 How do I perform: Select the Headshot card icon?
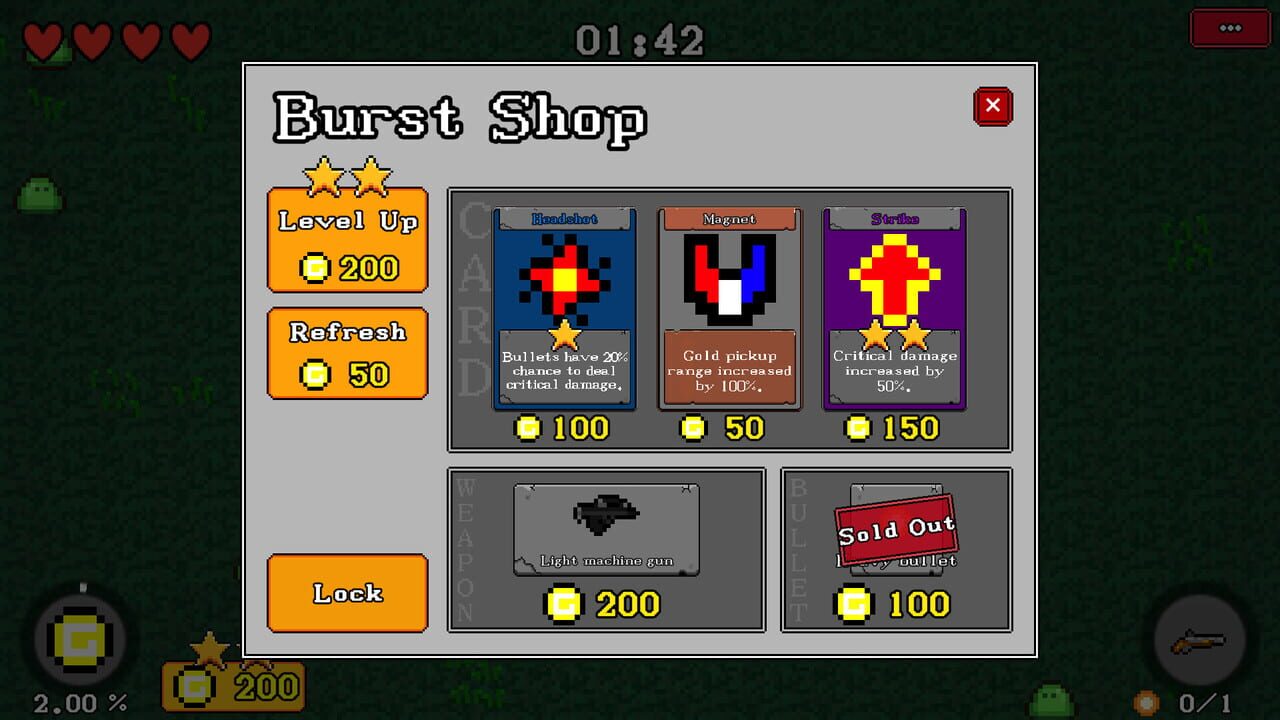[564, 275]
